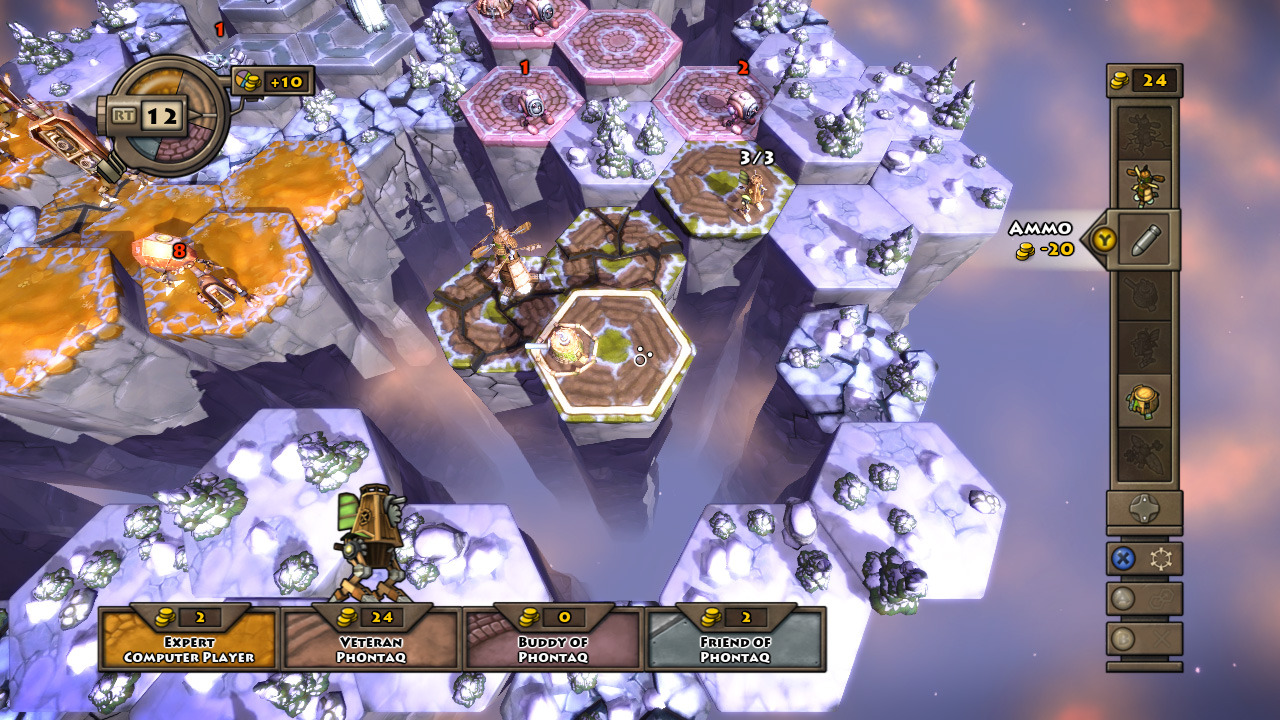1280x720 pixels.
Task: Select the white-outlined hex tile with the cannon
Action: [610, 353]
